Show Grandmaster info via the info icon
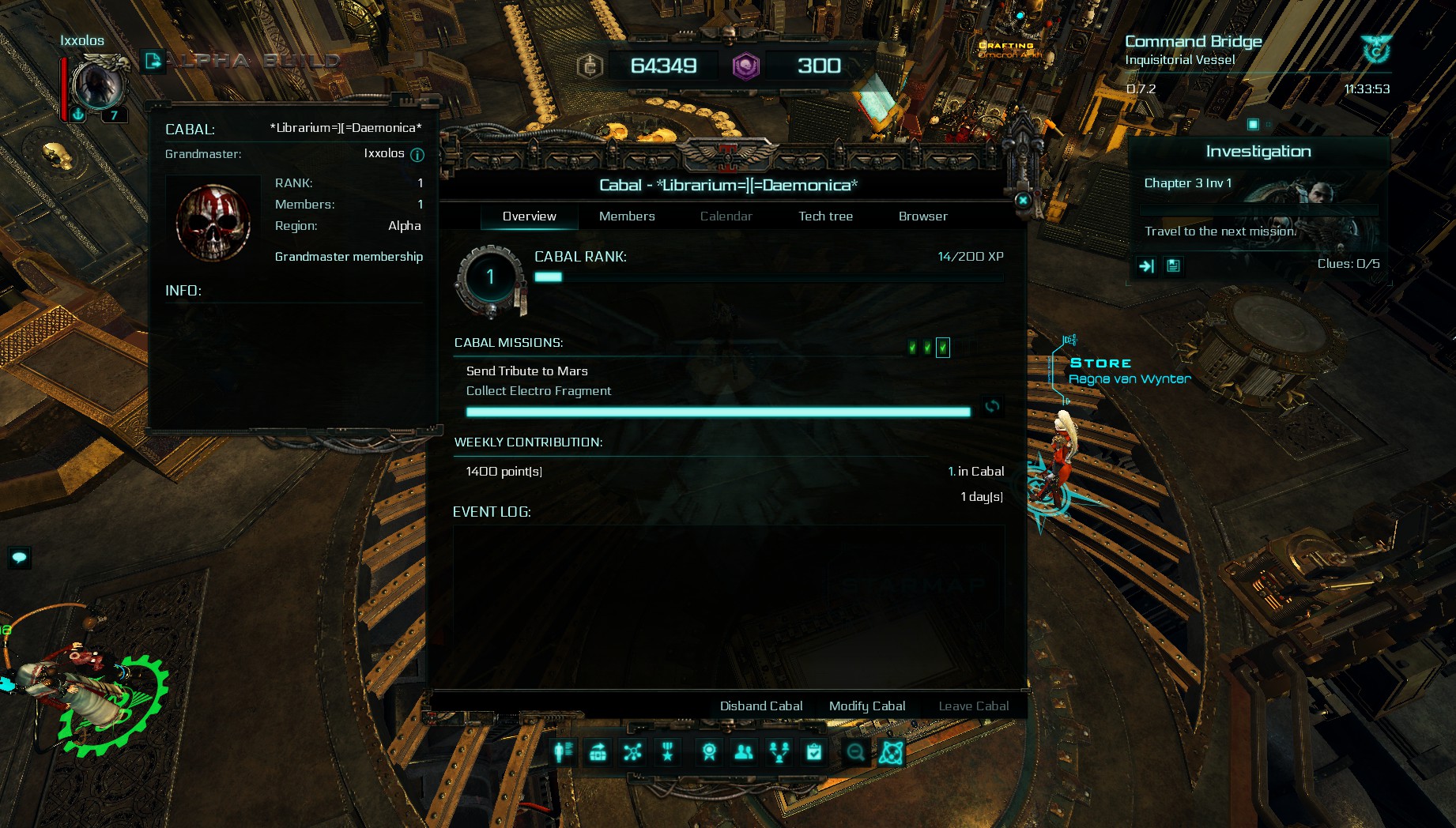 (417, 155)
